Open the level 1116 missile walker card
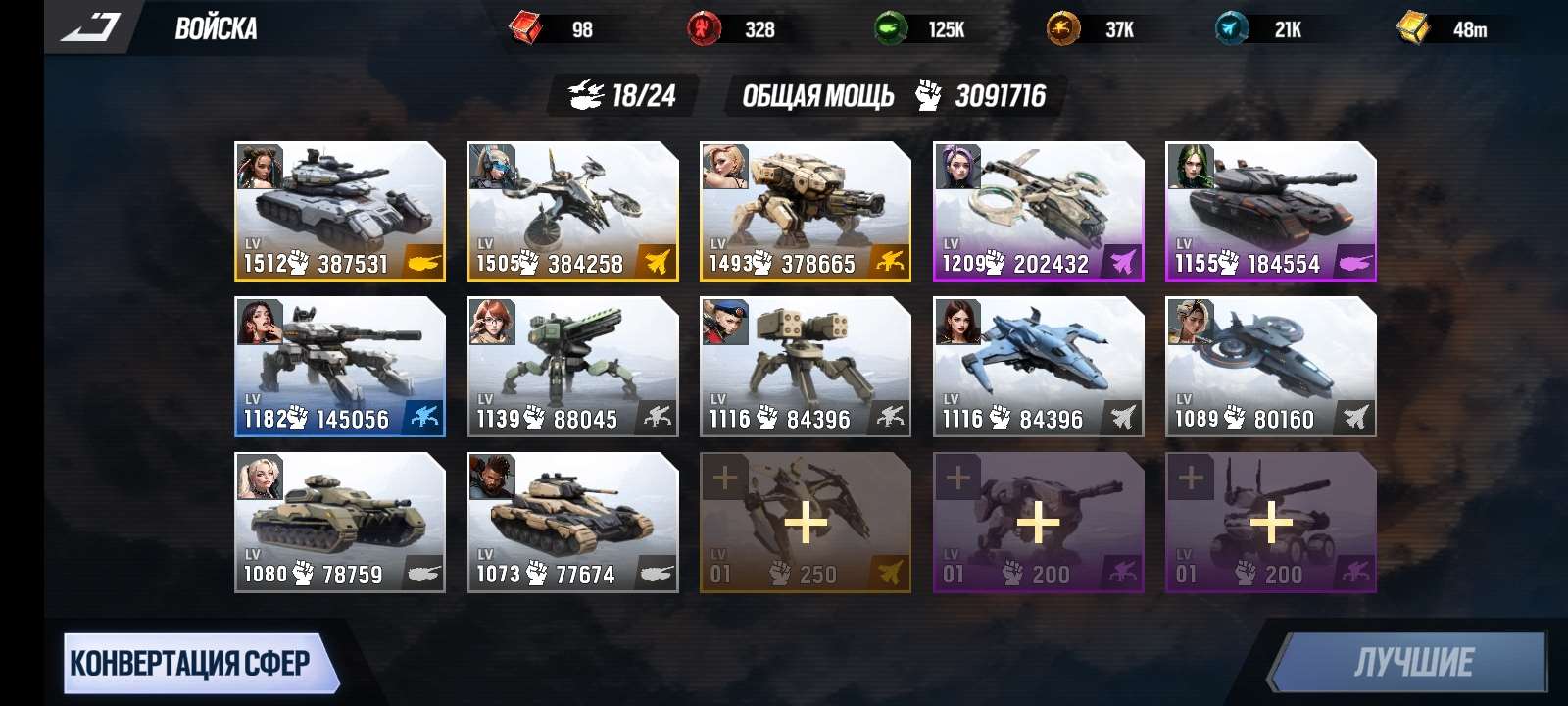The height and width of the screenshot is (706, 1568). (805, 366)
